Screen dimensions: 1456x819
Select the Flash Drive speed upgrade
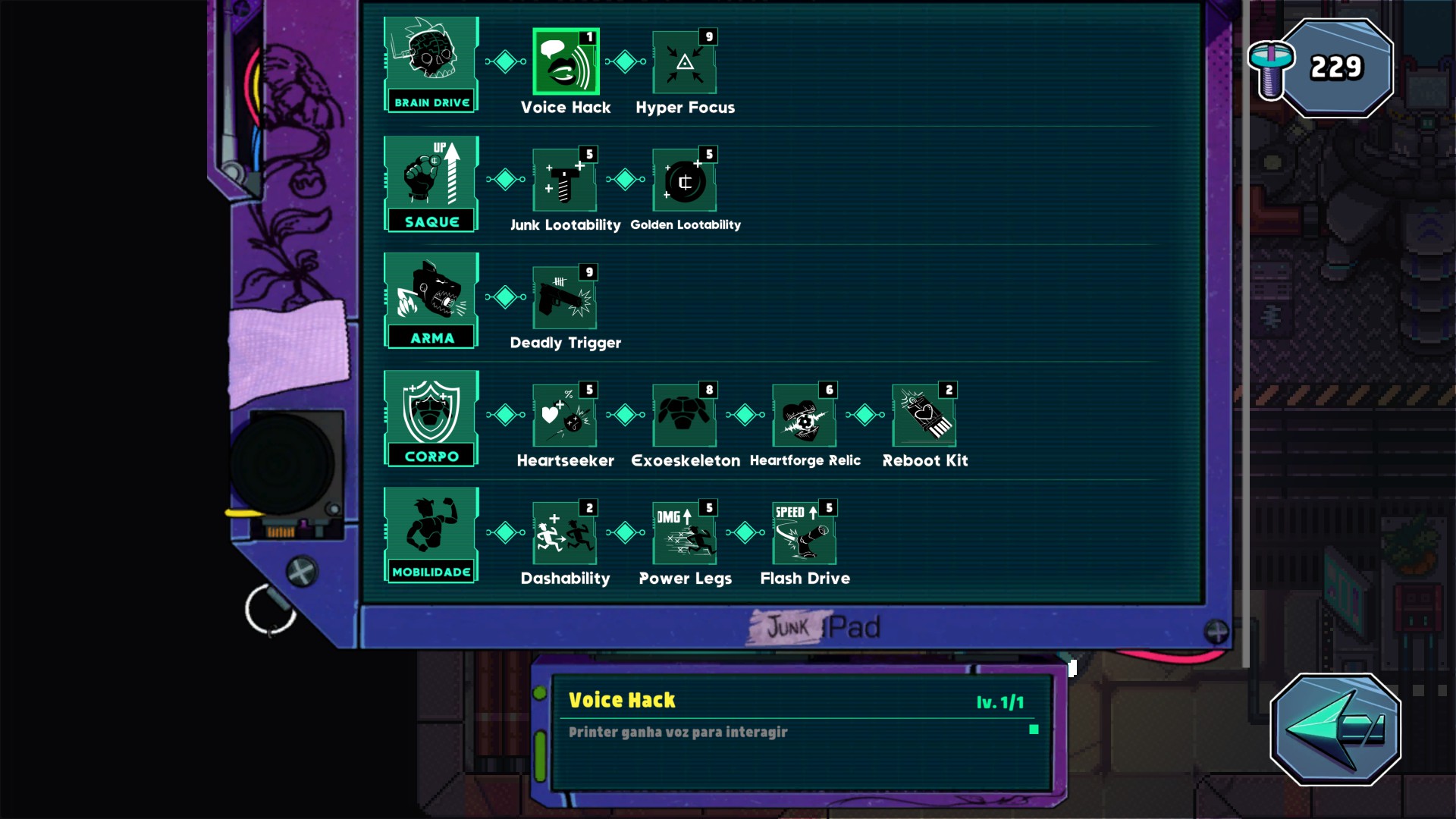pyautogui.click(x=805, y=533)
